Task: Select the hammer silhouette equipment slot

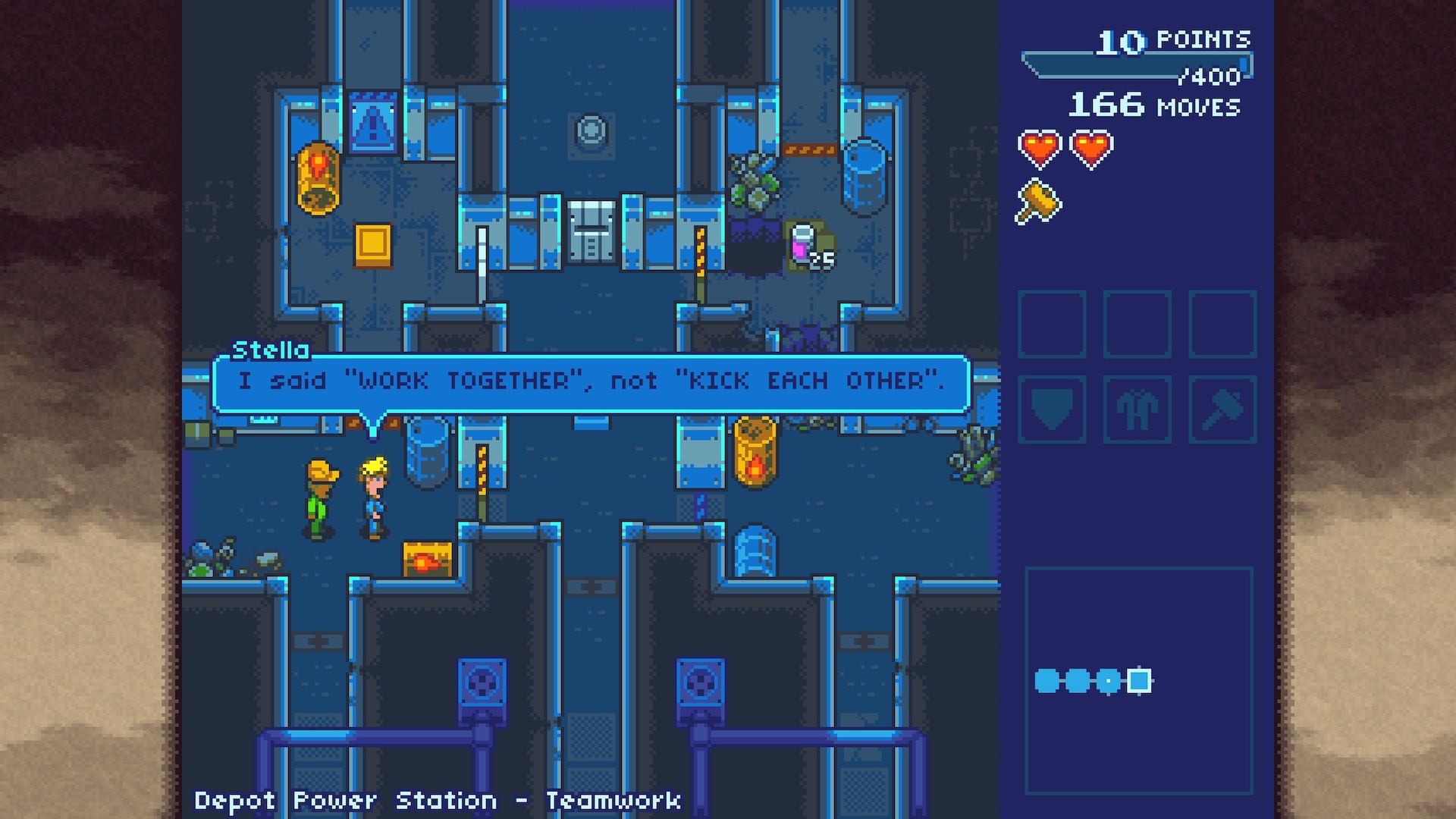Action: 1222,409
